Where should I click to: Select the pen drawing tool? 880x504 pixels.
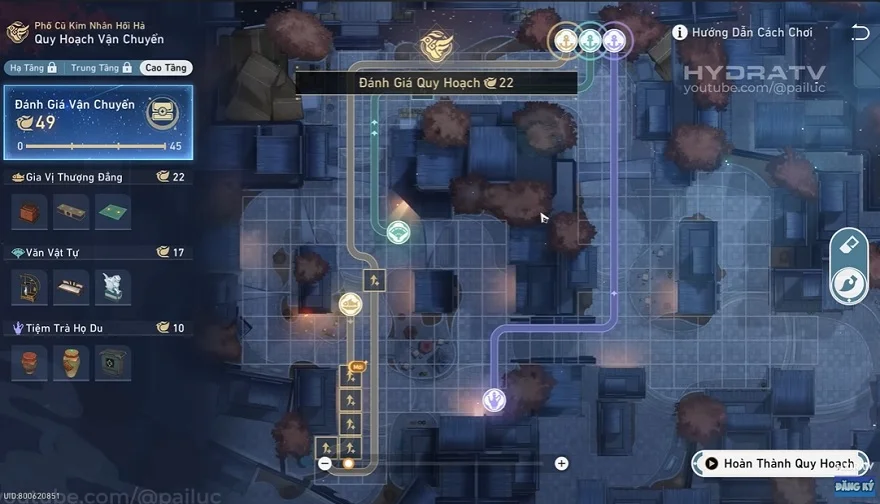(848, 285)
